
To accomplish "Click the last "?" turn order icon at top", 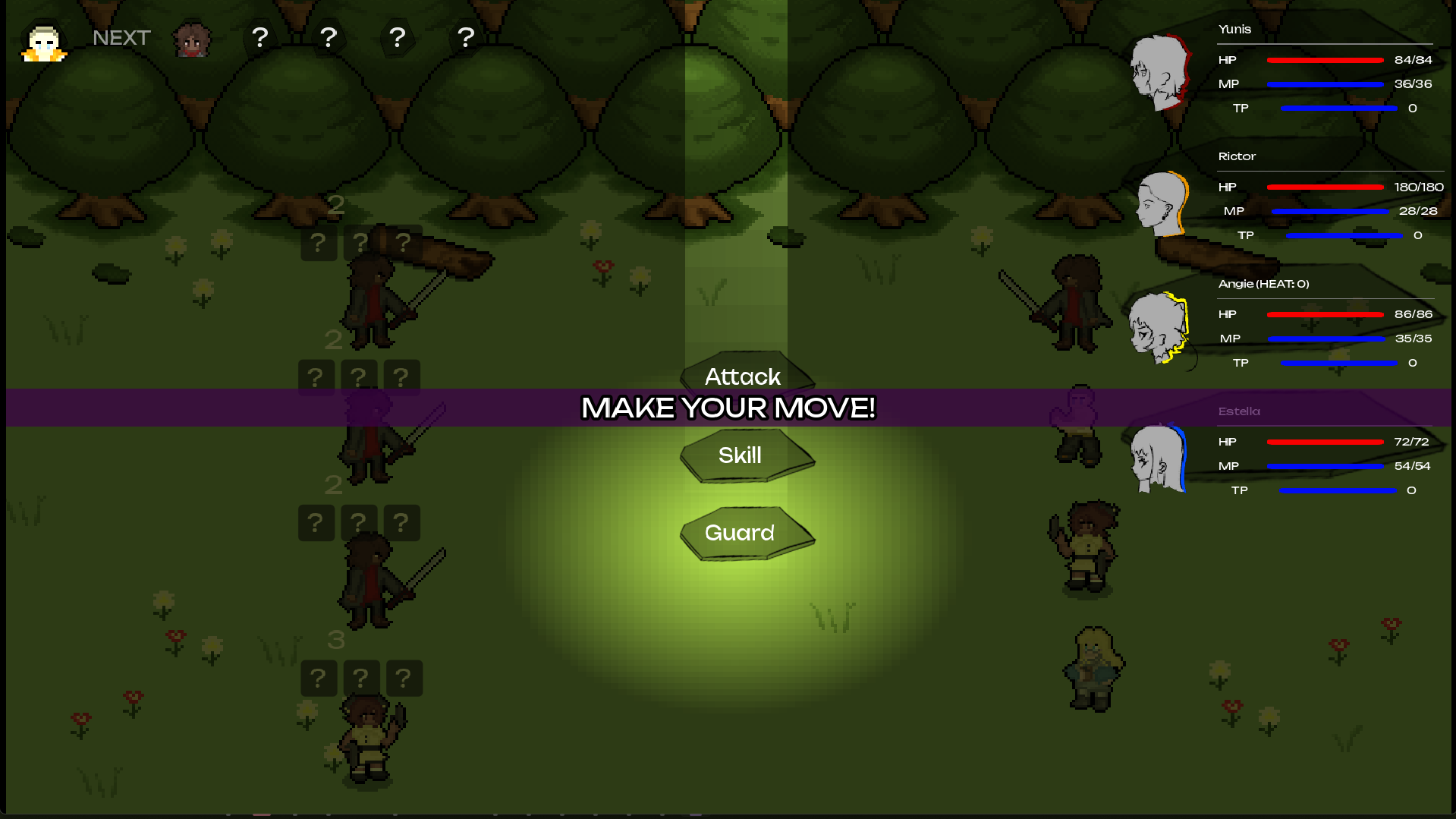I will 465,36.
